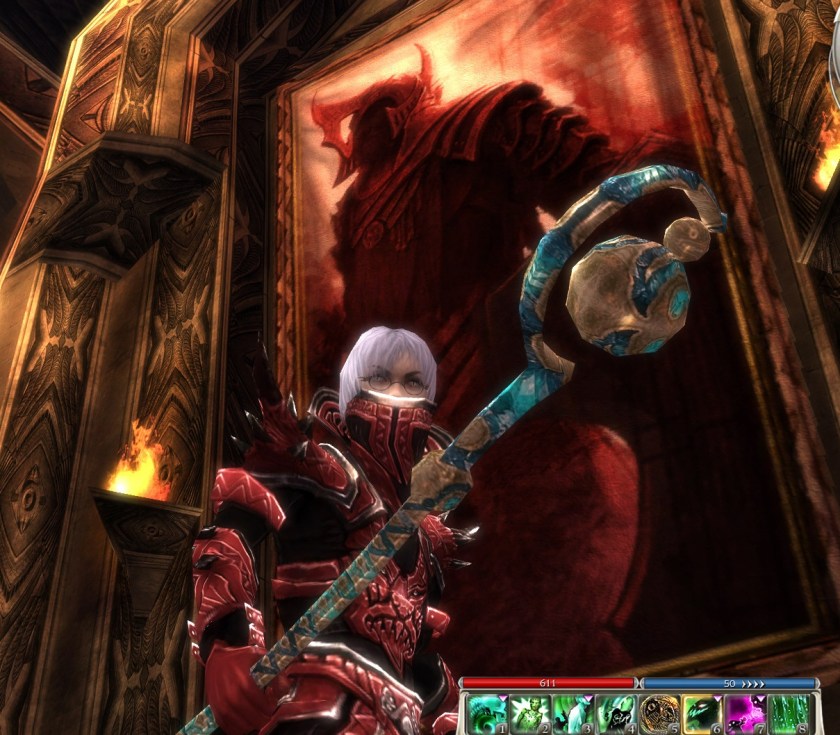
Task: Cast the purple magenta skill in slot 7
Action: 746,714
